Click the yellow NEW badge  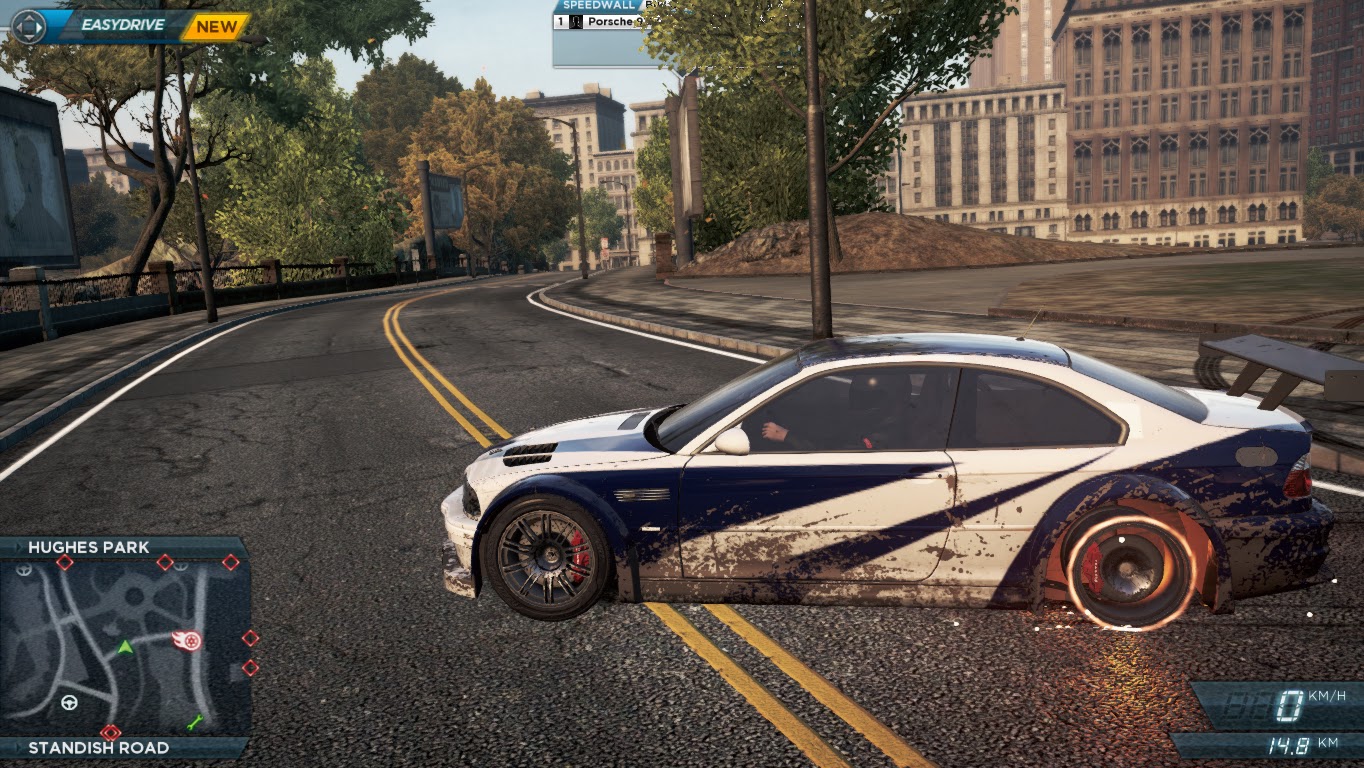[x=216, y=27]
